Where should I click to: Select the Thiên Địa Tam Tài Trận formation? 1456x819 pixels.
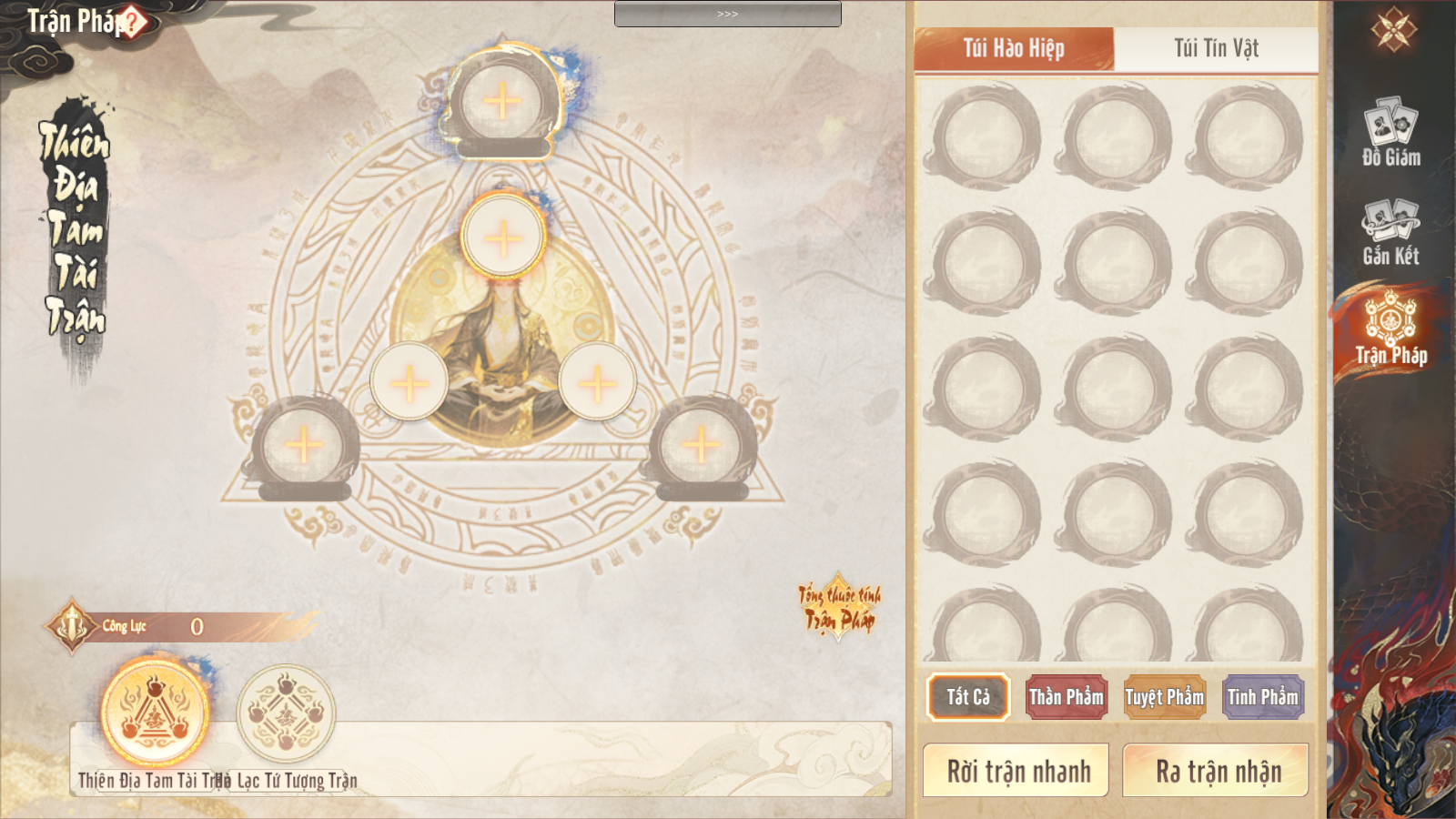pyautogui.click(x=156, y=713)
